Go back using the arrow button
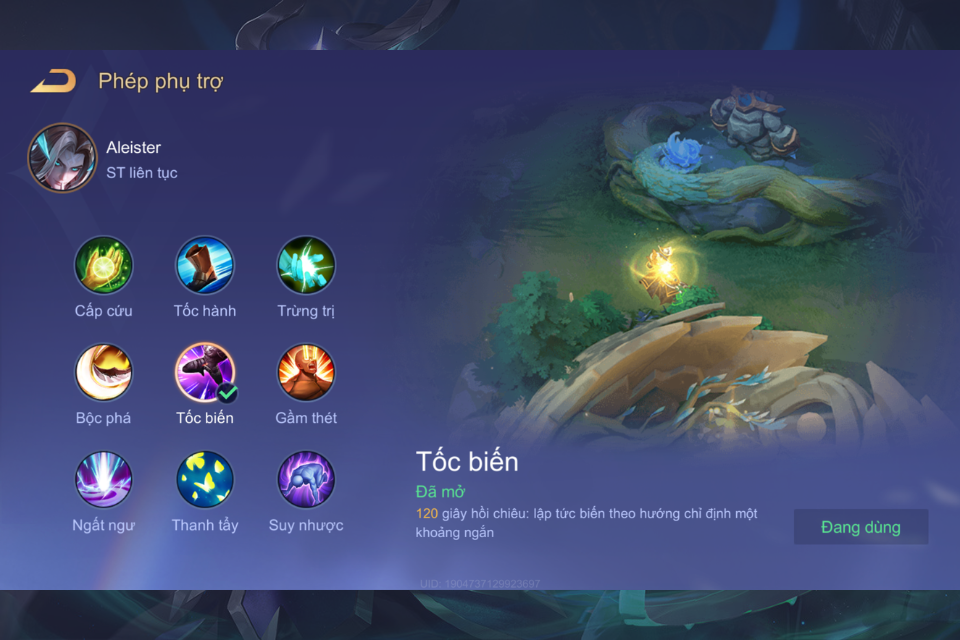Viewport: 960px width, 640px height. click(53, 82)
